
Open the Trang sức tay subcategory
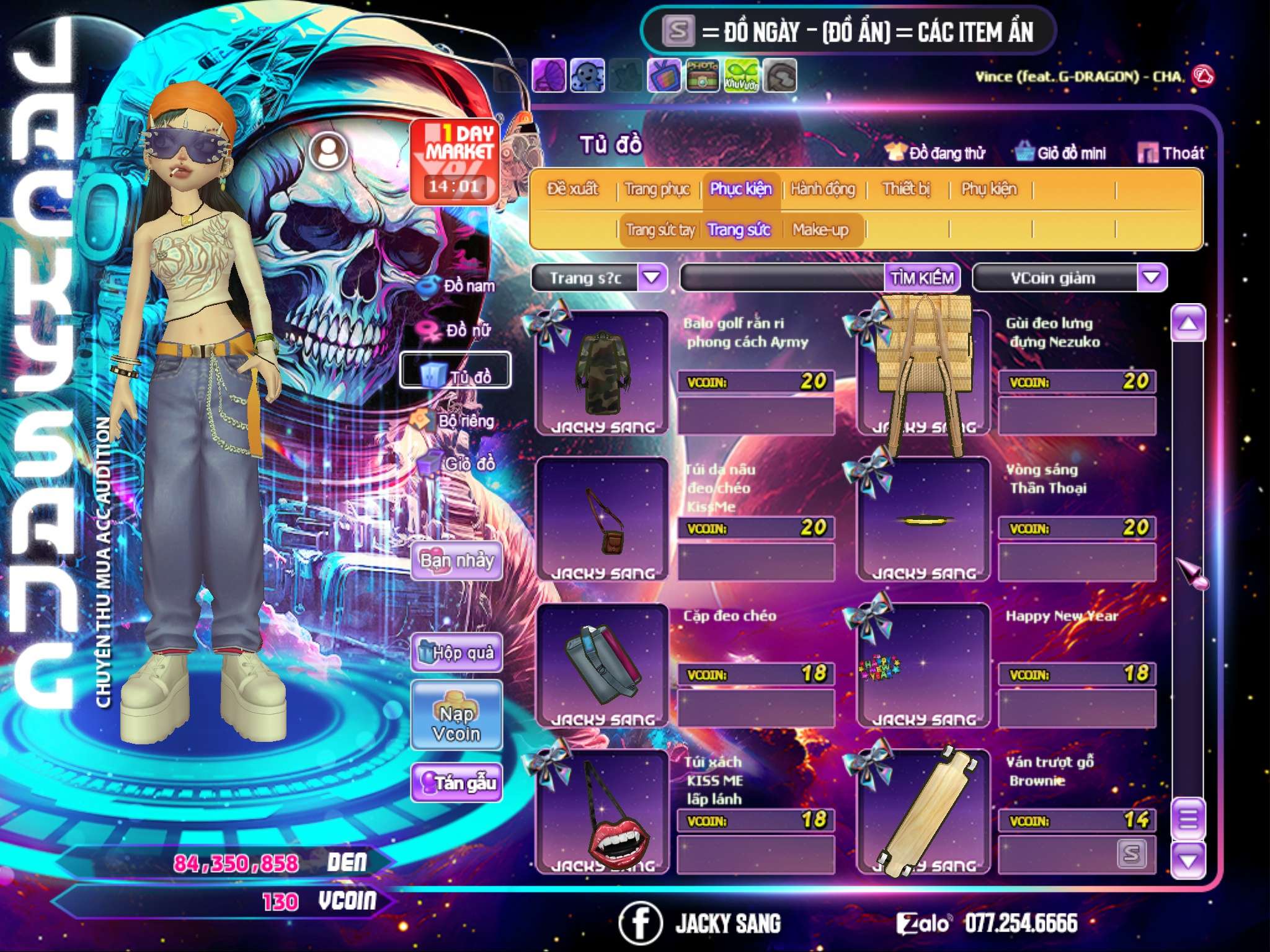pos(660,230)
